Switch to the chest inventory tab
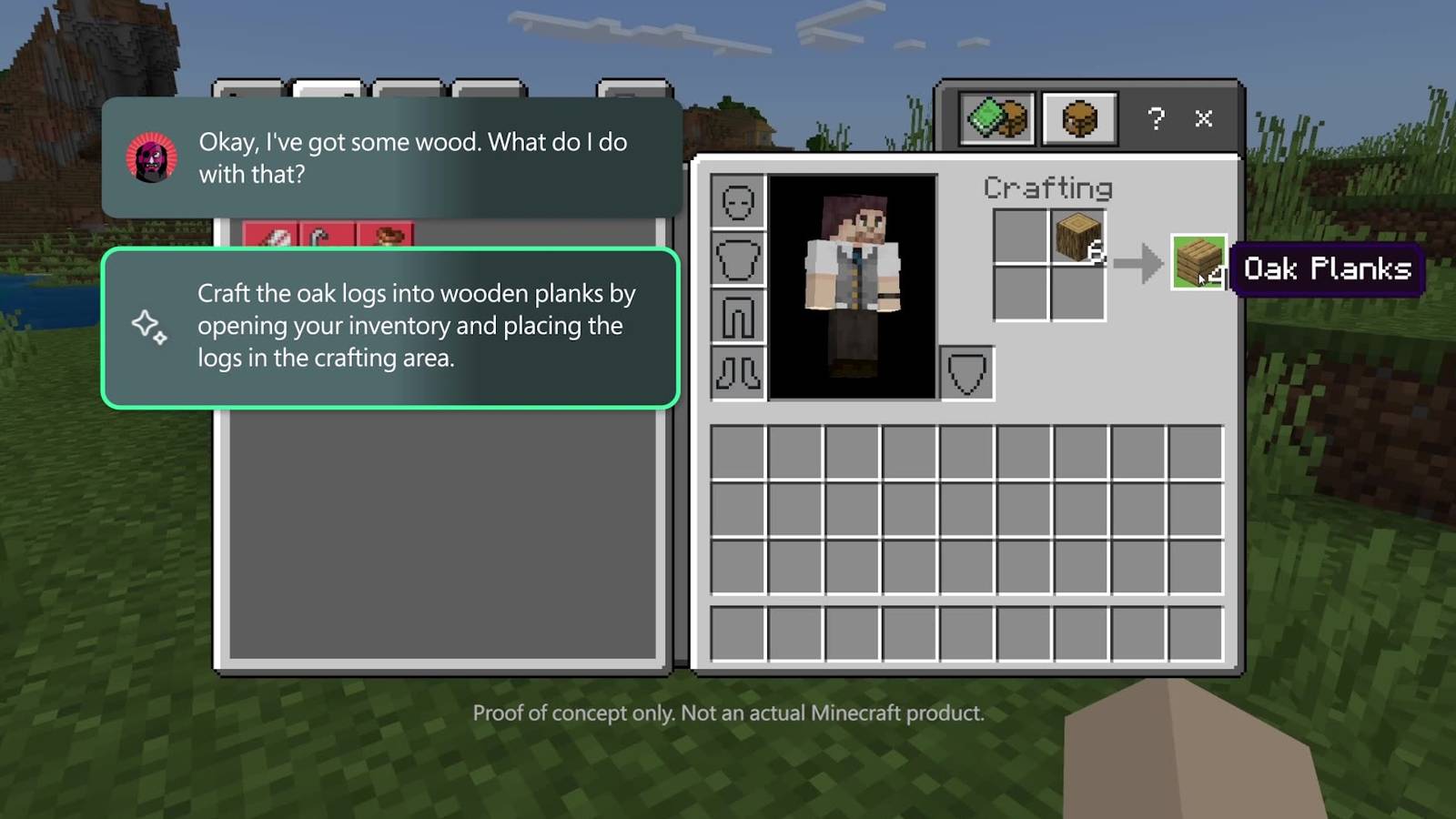Screen dimensions: 1456x819 click(1079, 118)
